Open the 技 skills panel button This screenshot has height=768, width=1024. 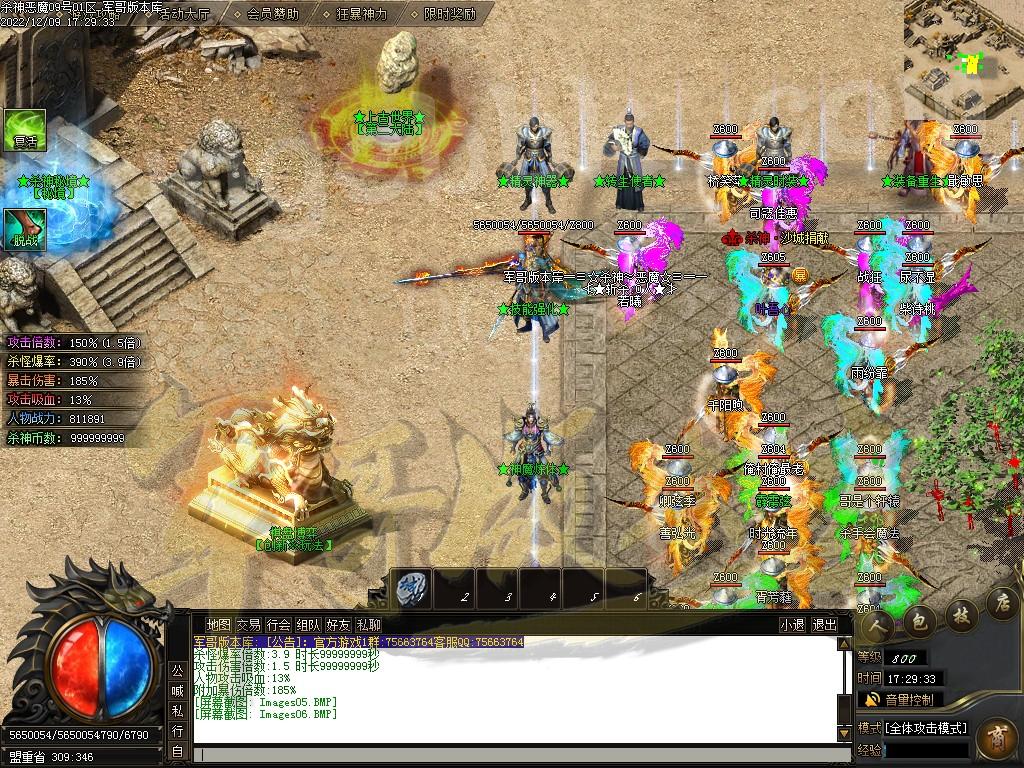click(x=960, y=612)
